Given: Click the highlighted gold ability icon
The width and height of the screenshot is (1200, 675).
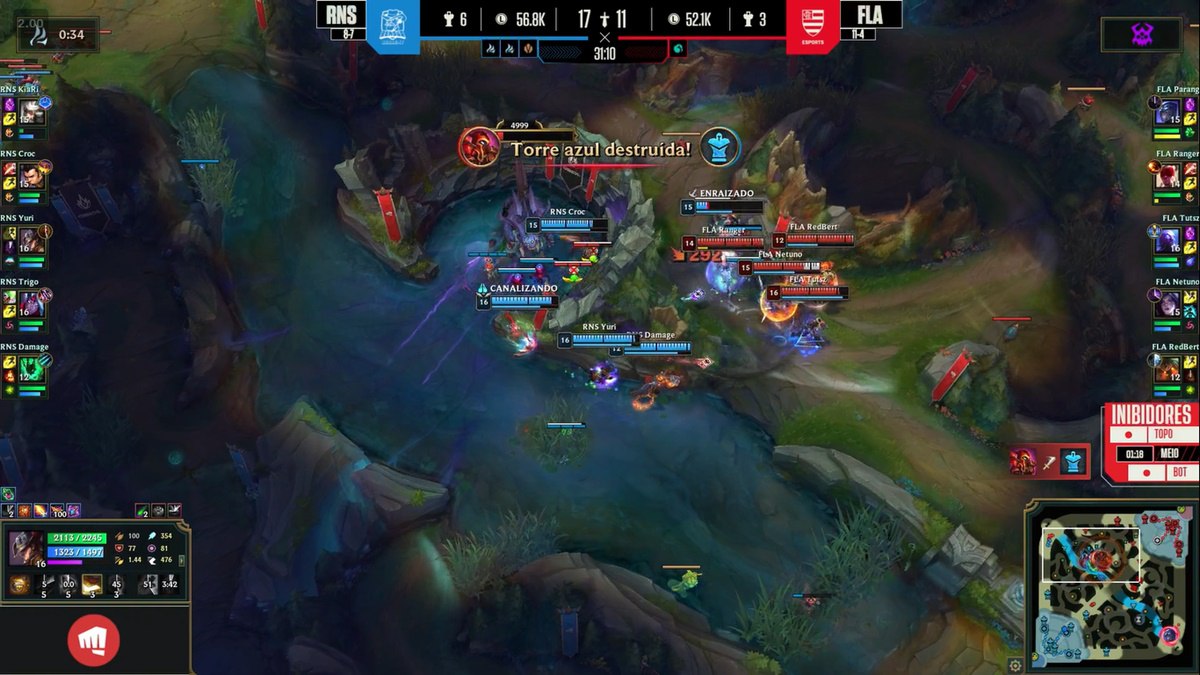Looking at the screenshot, I should (91, 584).
